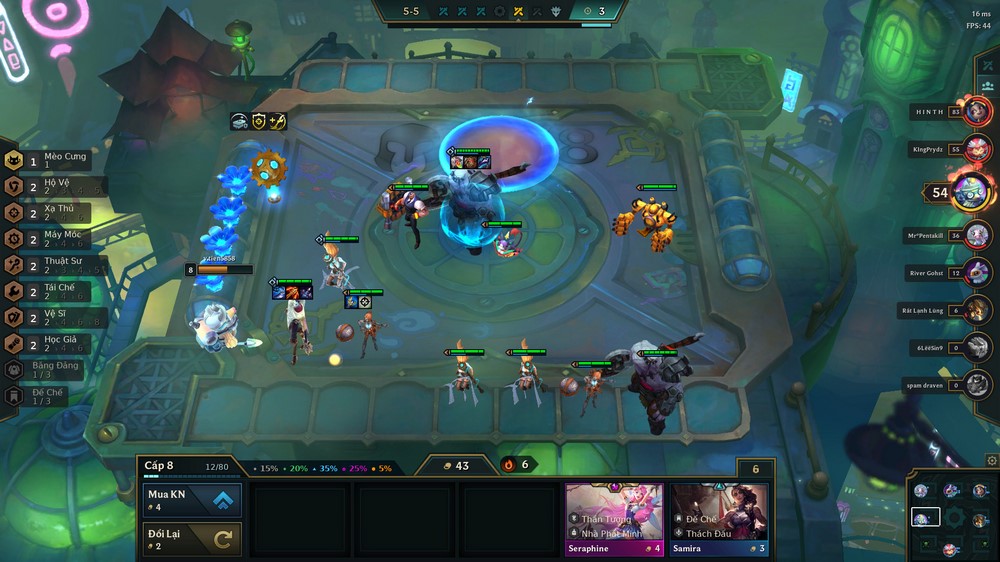
Task: Toggle the players panel icon above scoreboard
Action: tap(988, 66)
